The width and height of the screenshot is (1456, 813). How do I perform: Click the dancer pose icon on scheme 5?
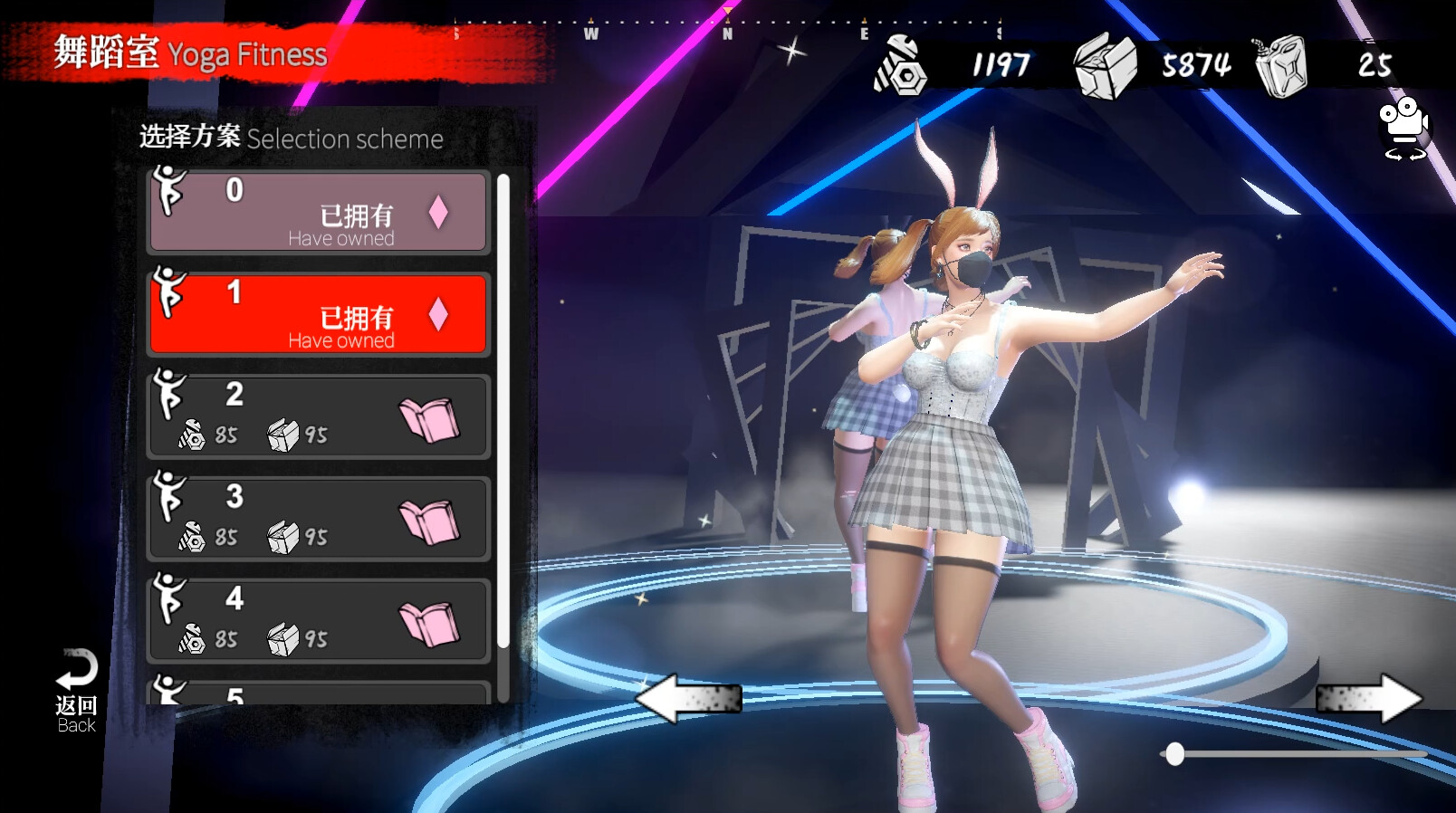pyautogui.click(x=170, y=690)
